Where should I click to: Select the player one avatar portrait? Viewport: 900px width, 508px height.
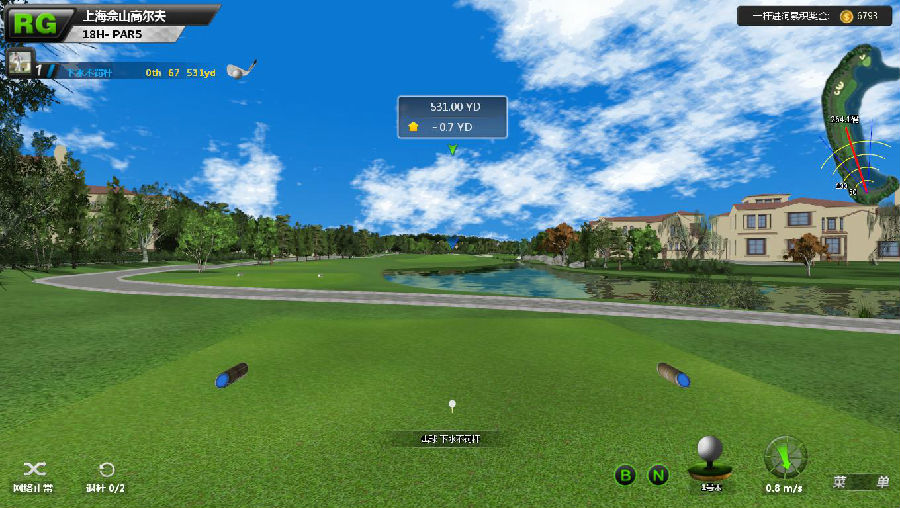20,62
